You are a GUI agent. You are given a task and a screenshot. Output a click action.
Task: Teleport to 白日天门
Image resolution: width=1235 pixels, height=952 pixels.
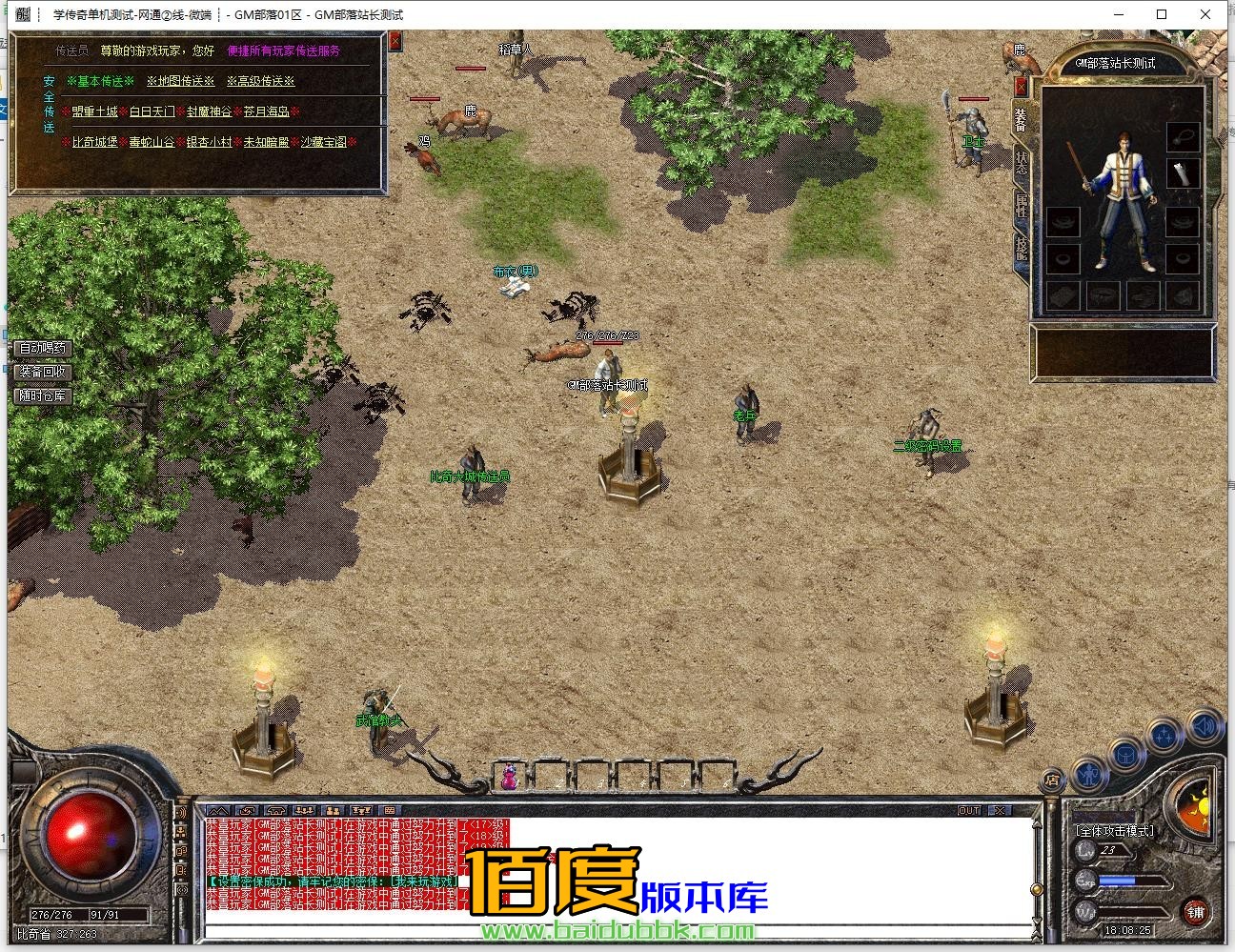152,112
